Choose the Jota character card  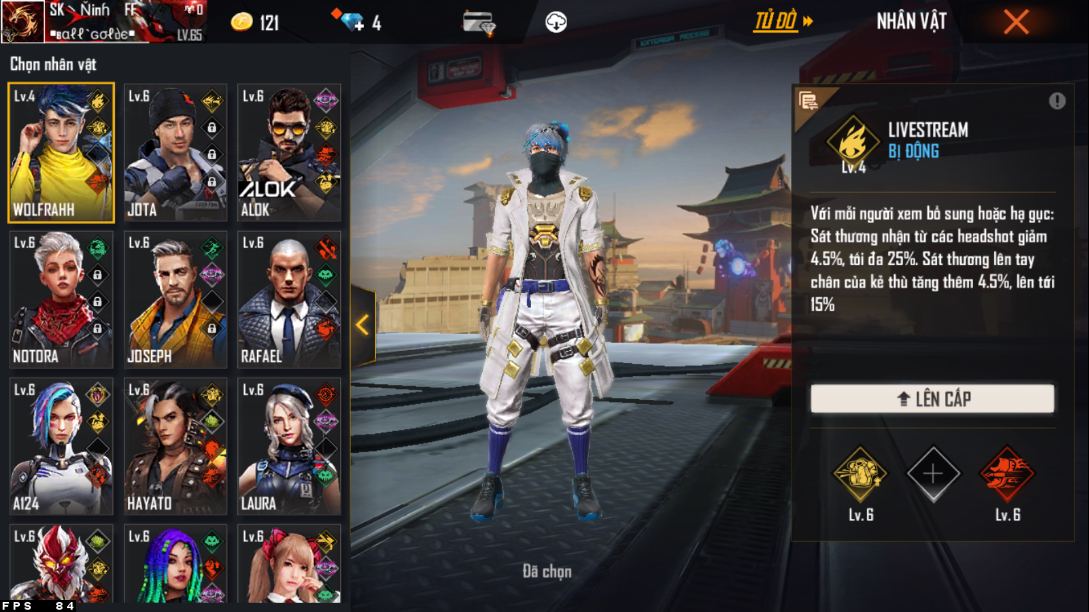pyautogui.click(x=175, y=153)
